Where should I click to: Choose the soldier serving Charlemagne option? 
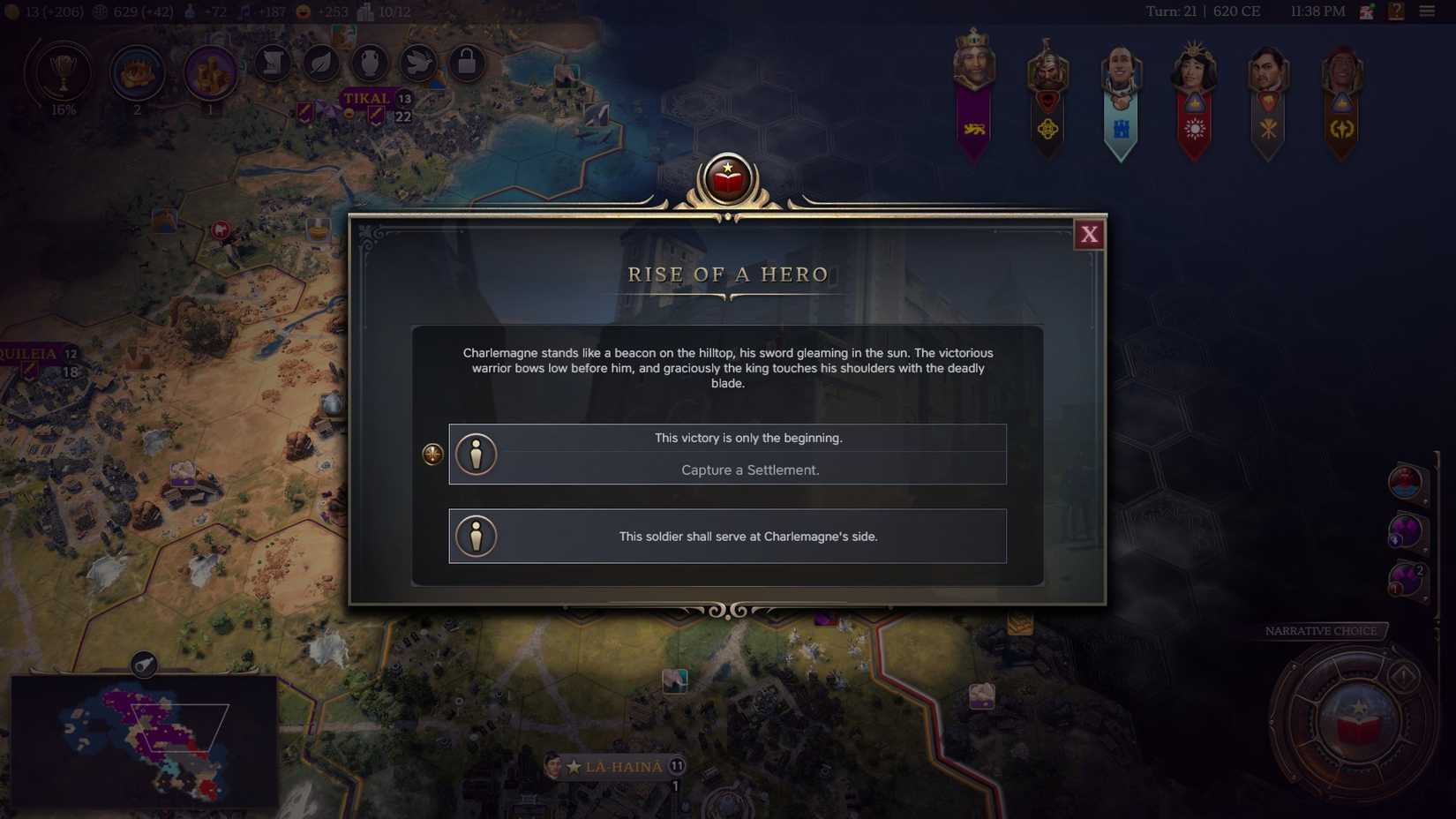point(727,536)
